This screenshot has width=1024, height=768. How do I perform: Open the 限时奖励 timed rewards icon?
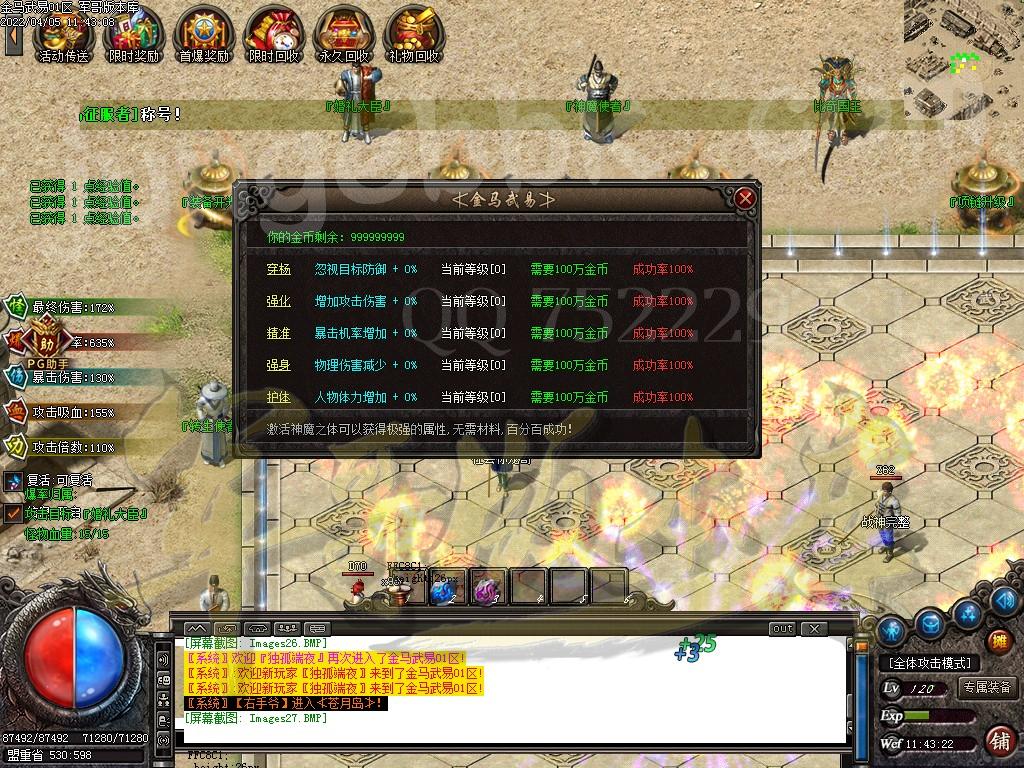[x=133, y=35]
